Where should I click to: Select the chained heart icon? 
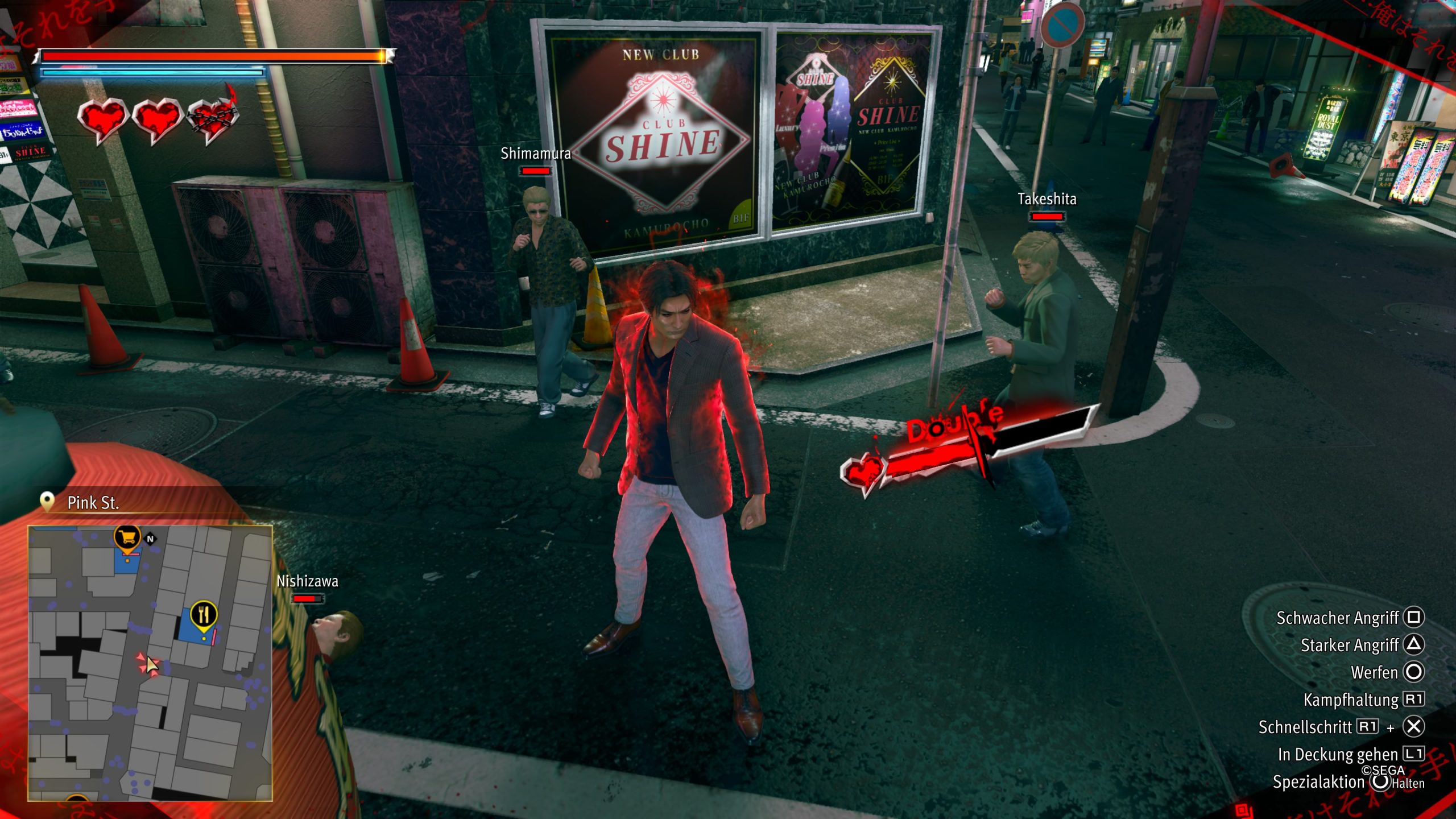[x=213, y=119]
